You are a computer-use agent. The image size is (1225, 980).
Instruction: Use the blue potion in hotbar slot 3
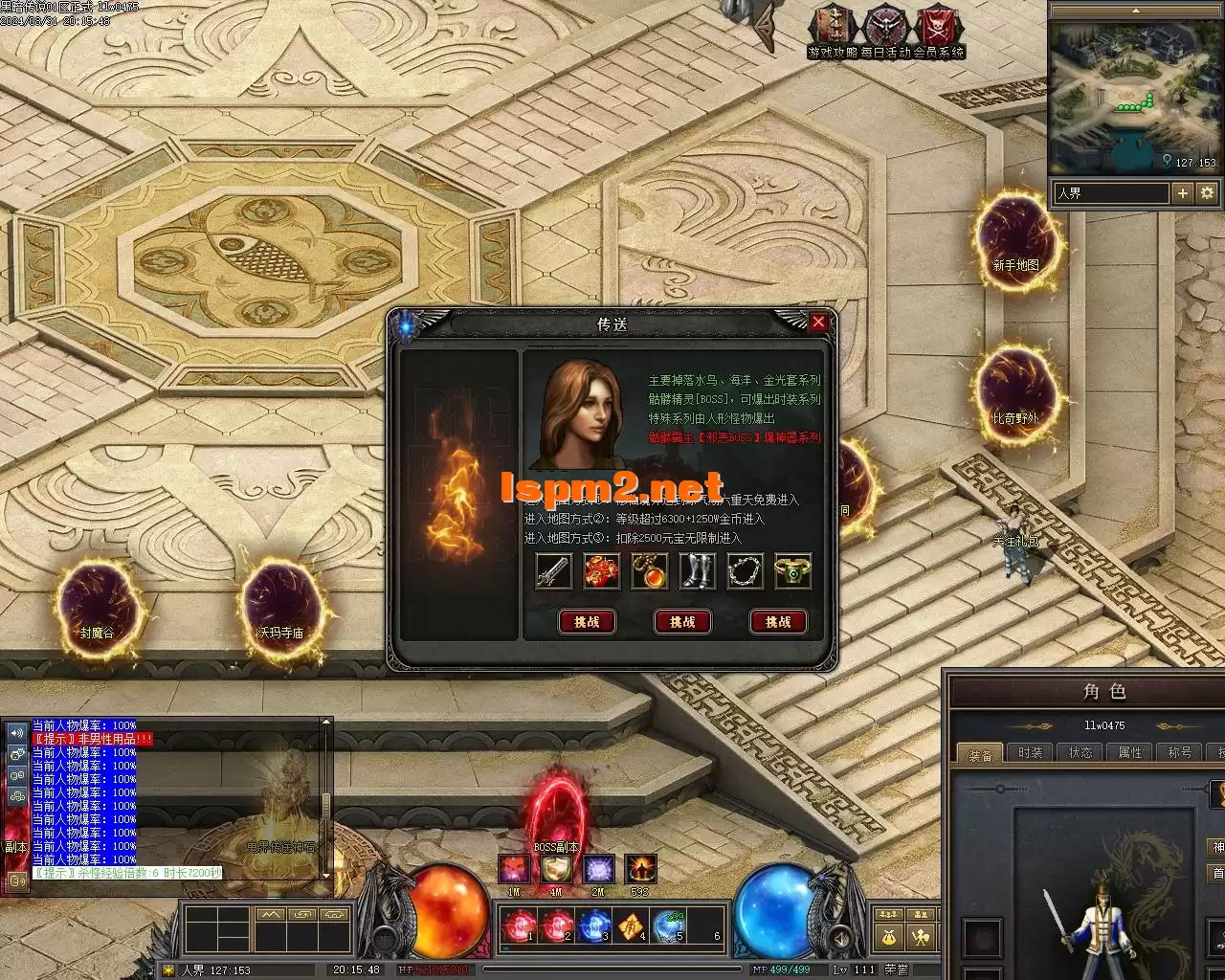click(594, 926)
